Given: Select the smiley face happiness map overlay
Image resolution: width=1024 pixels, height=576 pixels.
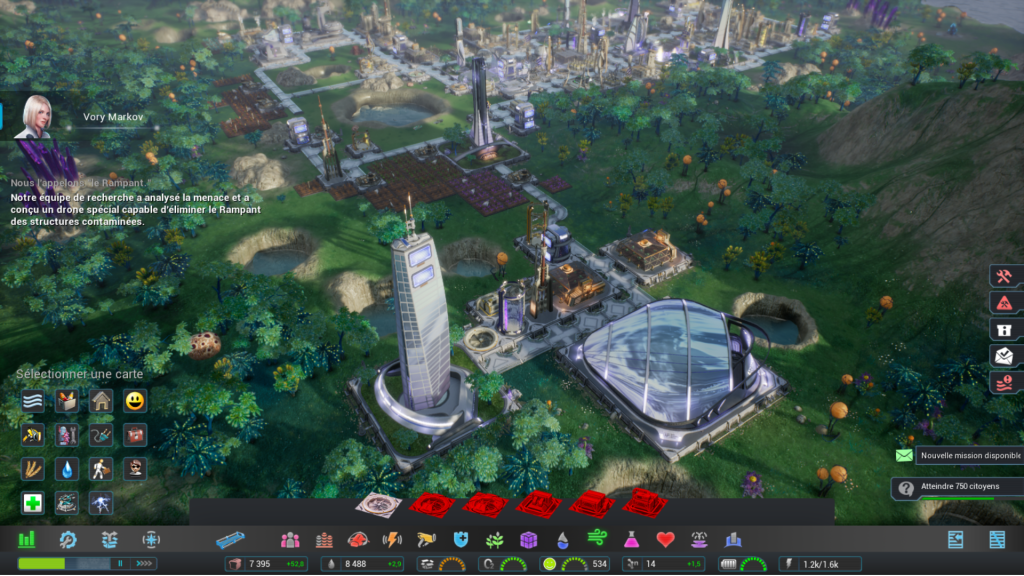Looking at the screenshot, I should 135,402.
